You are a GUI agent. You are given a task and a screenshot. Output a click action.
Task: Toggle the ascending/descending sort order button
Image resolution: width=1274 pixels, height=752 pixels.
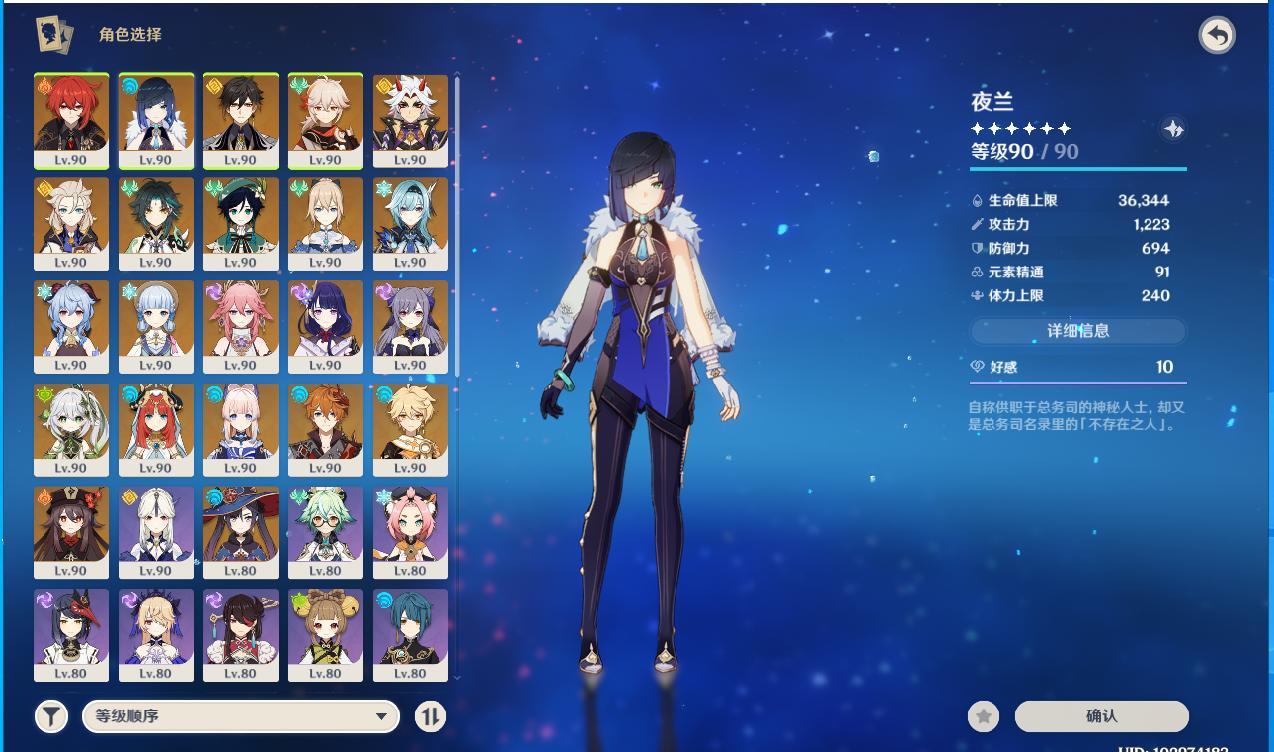click(430, 716)
